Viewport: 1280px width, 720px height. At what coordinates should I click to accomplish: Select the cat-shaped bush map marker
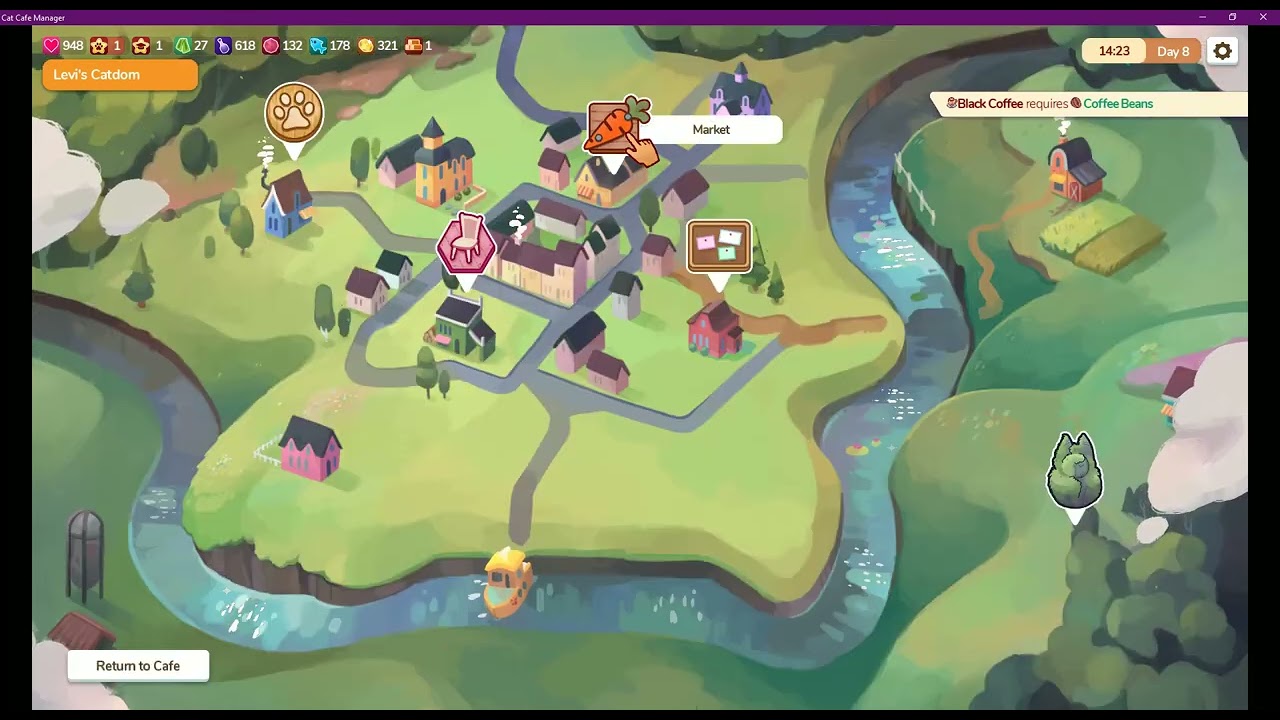click(1074, 472)
